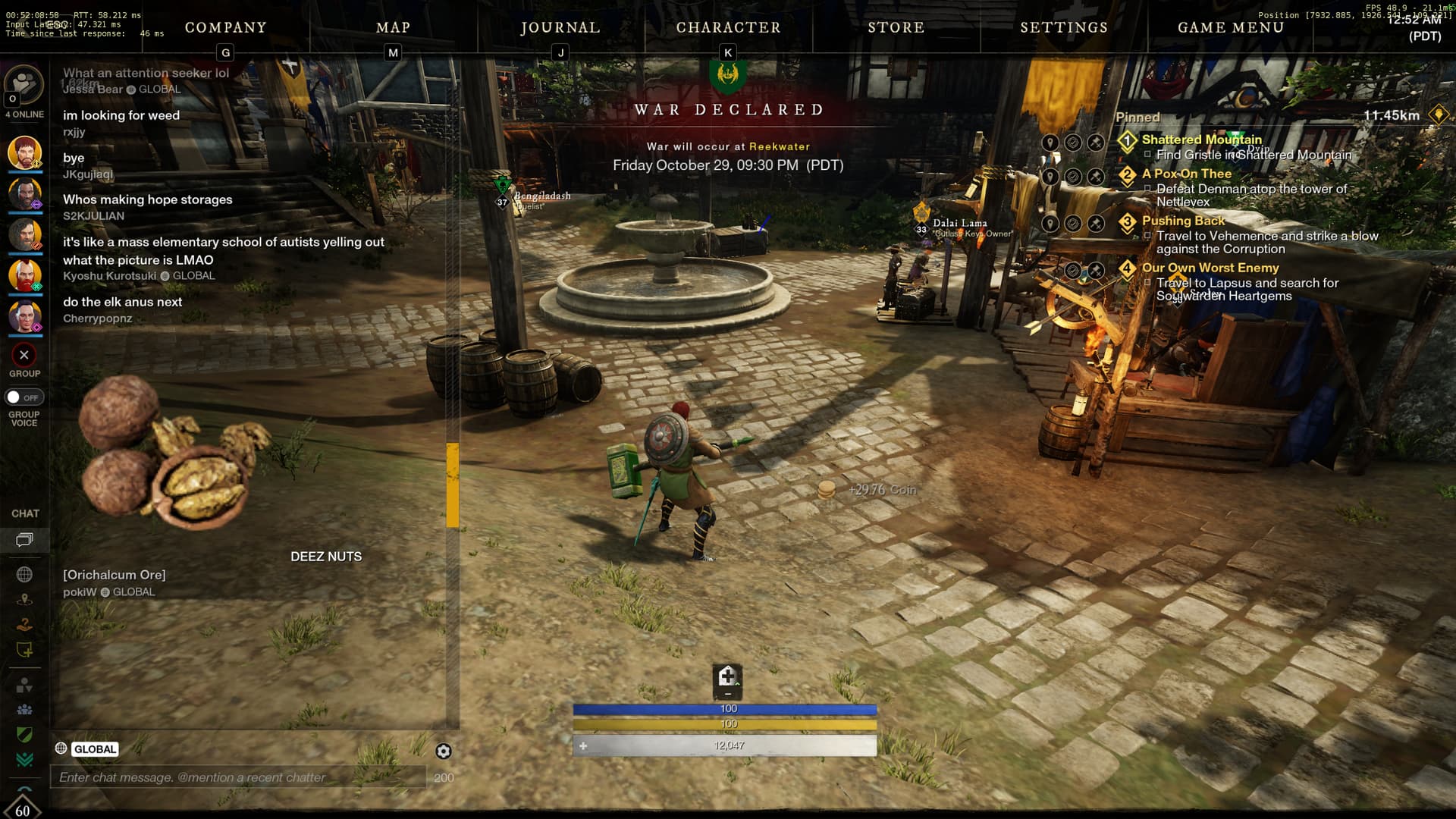Open the Settings menu

[1064, 27]
